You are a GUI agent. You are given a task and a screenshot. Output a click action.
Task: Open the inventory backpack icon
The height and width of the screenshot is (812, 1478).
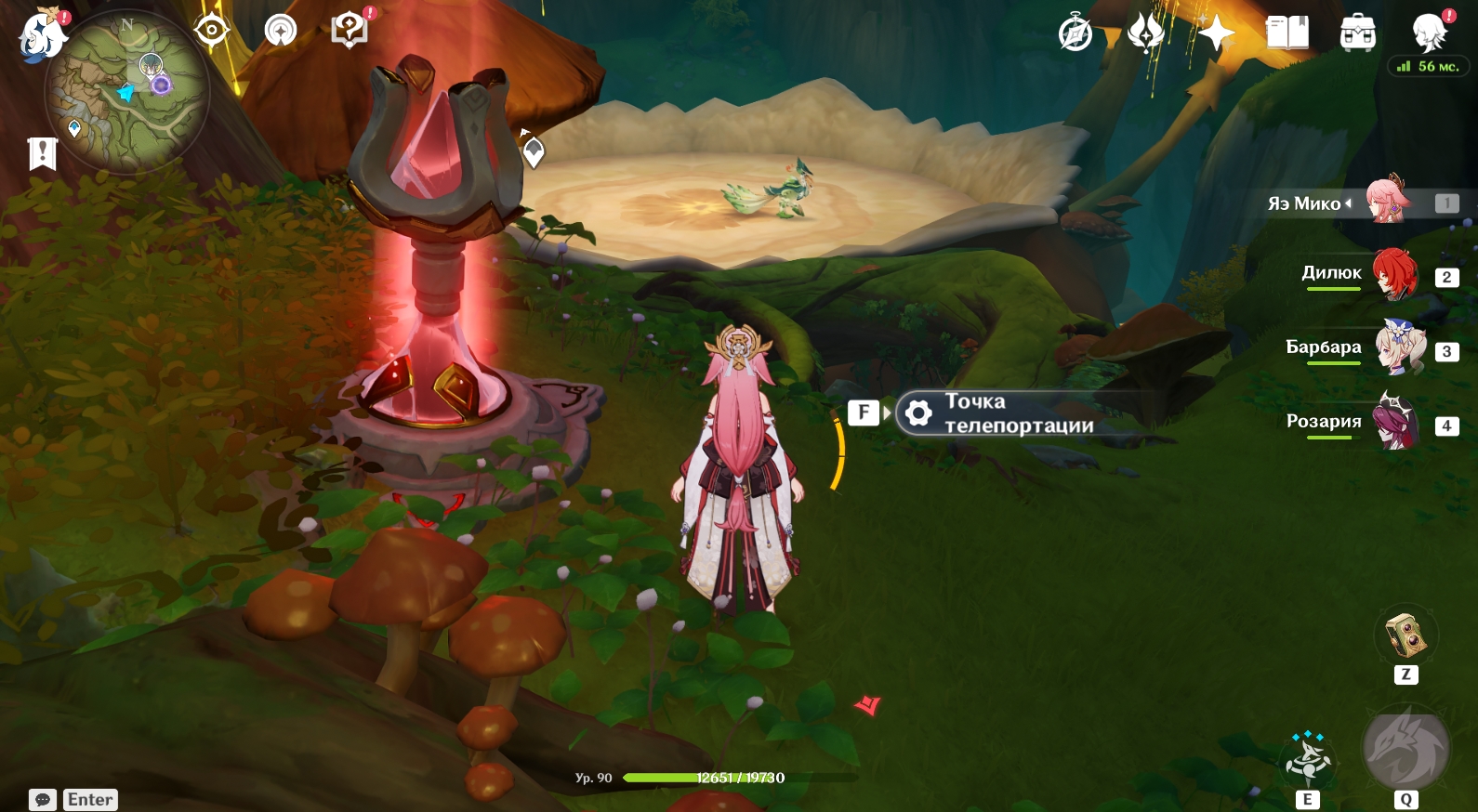click(x=1358, y=34)
